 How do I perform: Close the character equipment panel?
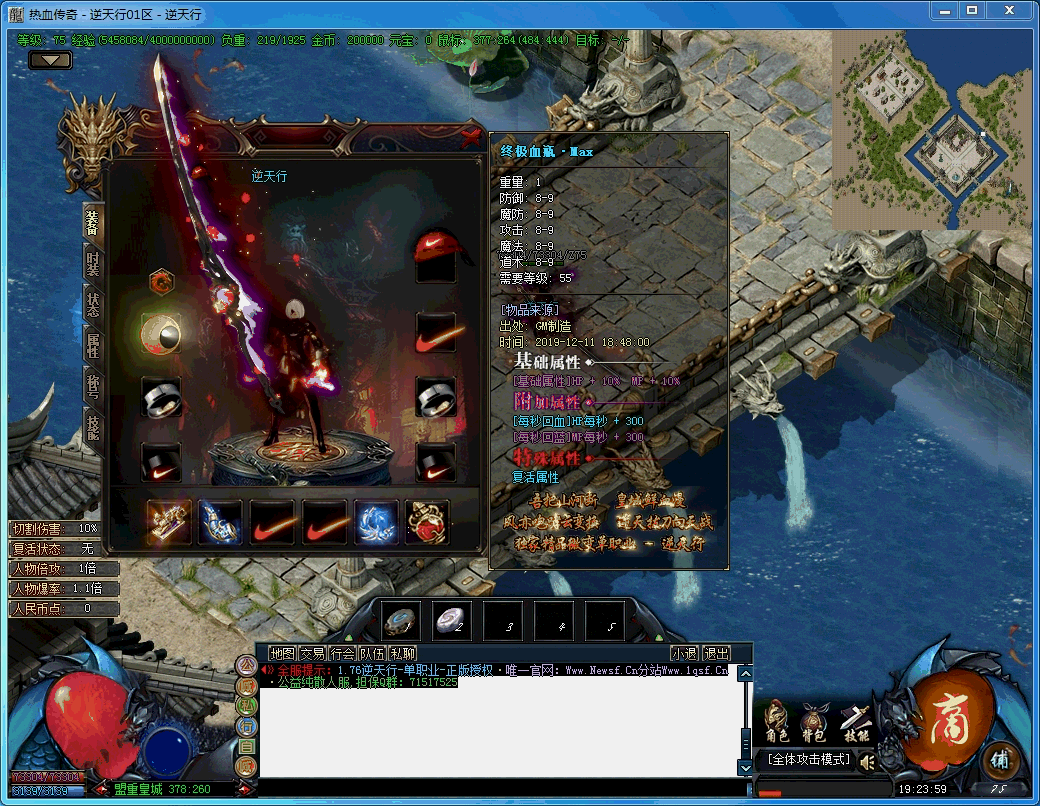pos(471,137)
